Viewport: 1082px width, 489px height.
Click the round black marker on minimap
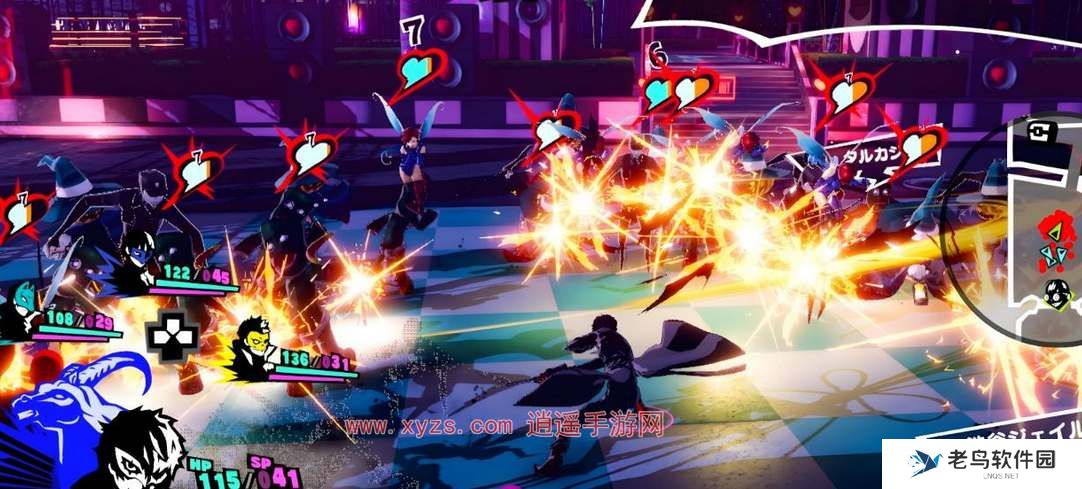(1055, 293)
